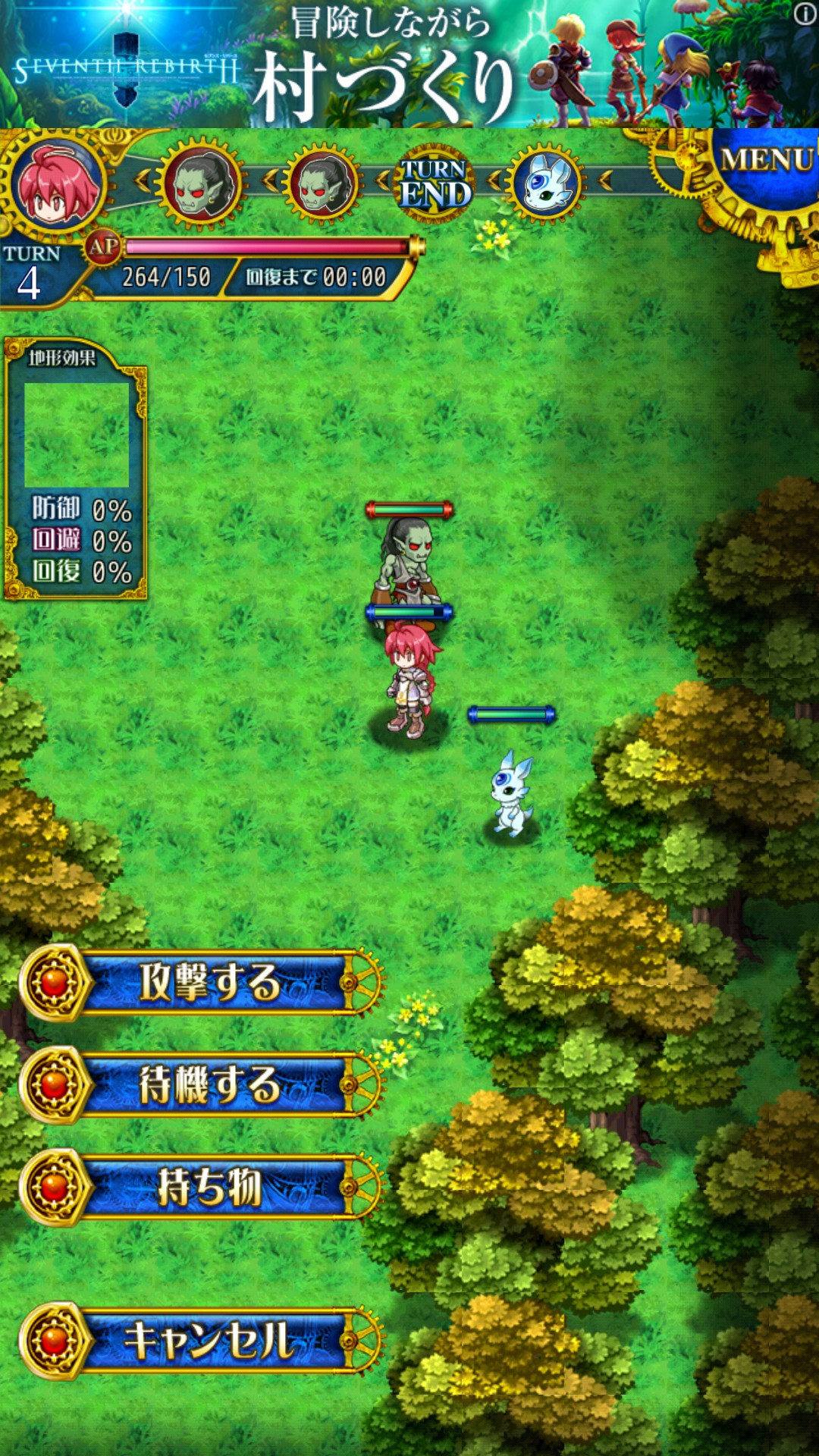Open the ad info icon on banner

[805, 14]
